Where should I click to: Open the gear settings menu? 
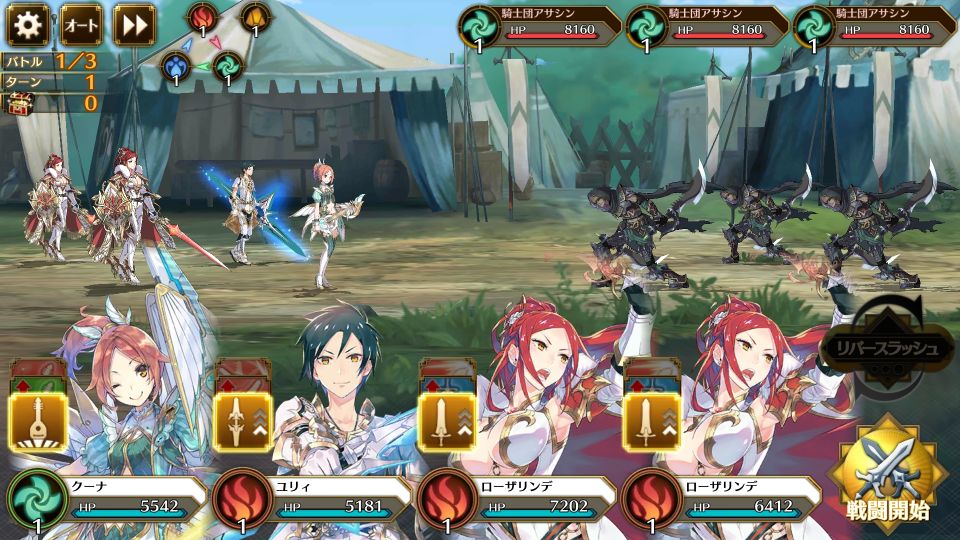coord(28,24)
